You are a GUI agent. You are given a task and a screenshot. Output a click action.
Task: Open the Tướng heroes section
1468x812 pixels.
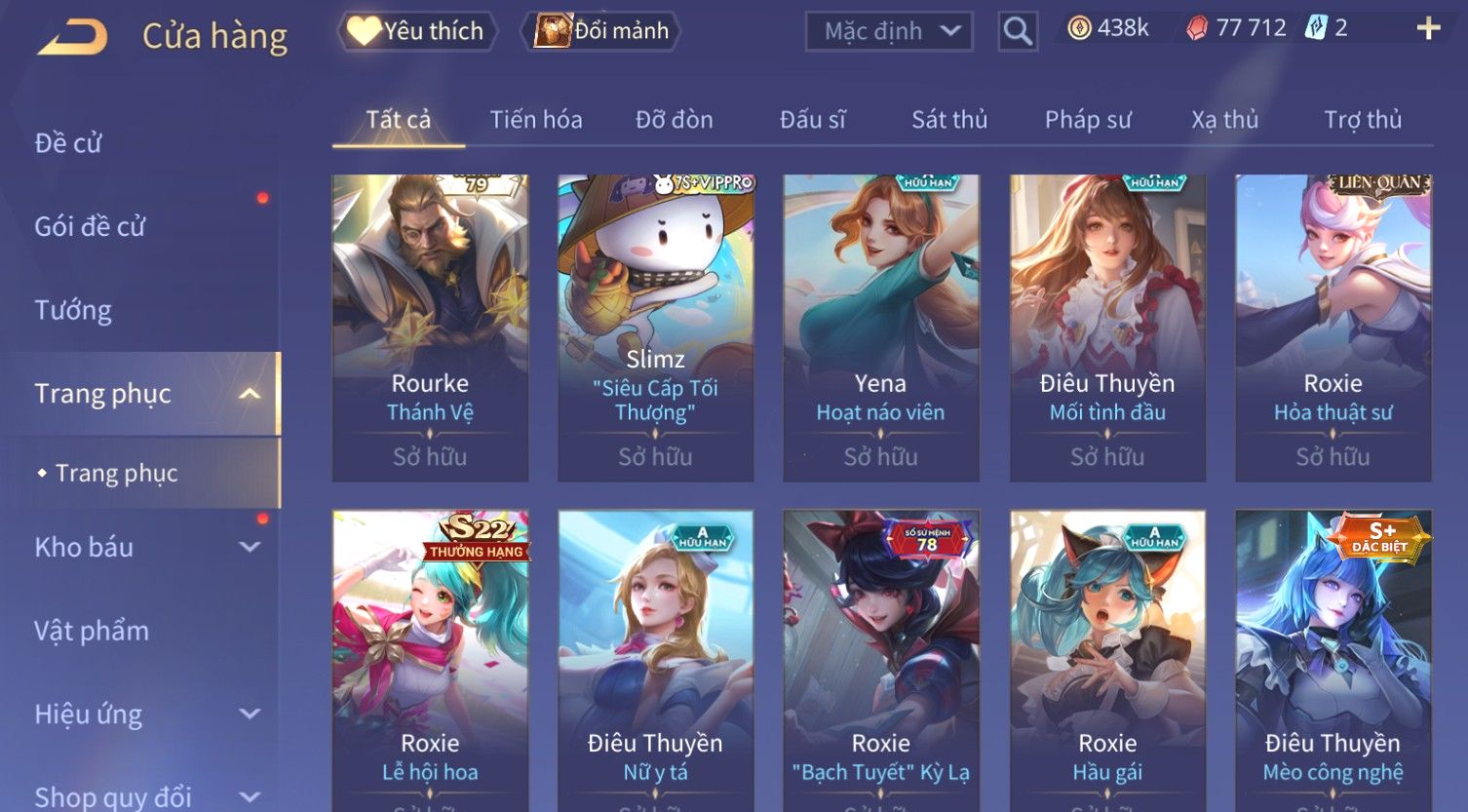coord(73,310)
